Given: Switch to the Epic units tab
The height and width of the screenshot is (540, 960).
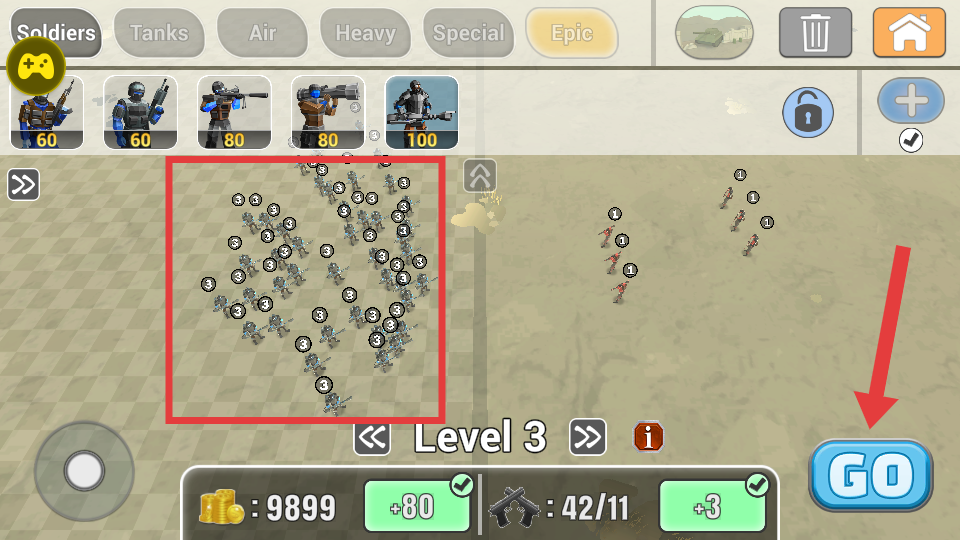Looking at the screenshot, I should click(x=572, y=33).
